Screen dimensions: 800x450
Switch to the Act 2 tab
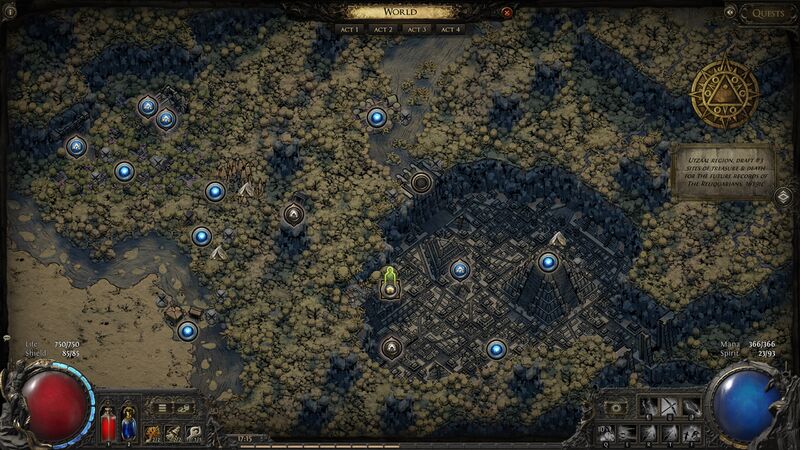click(383, 30)
